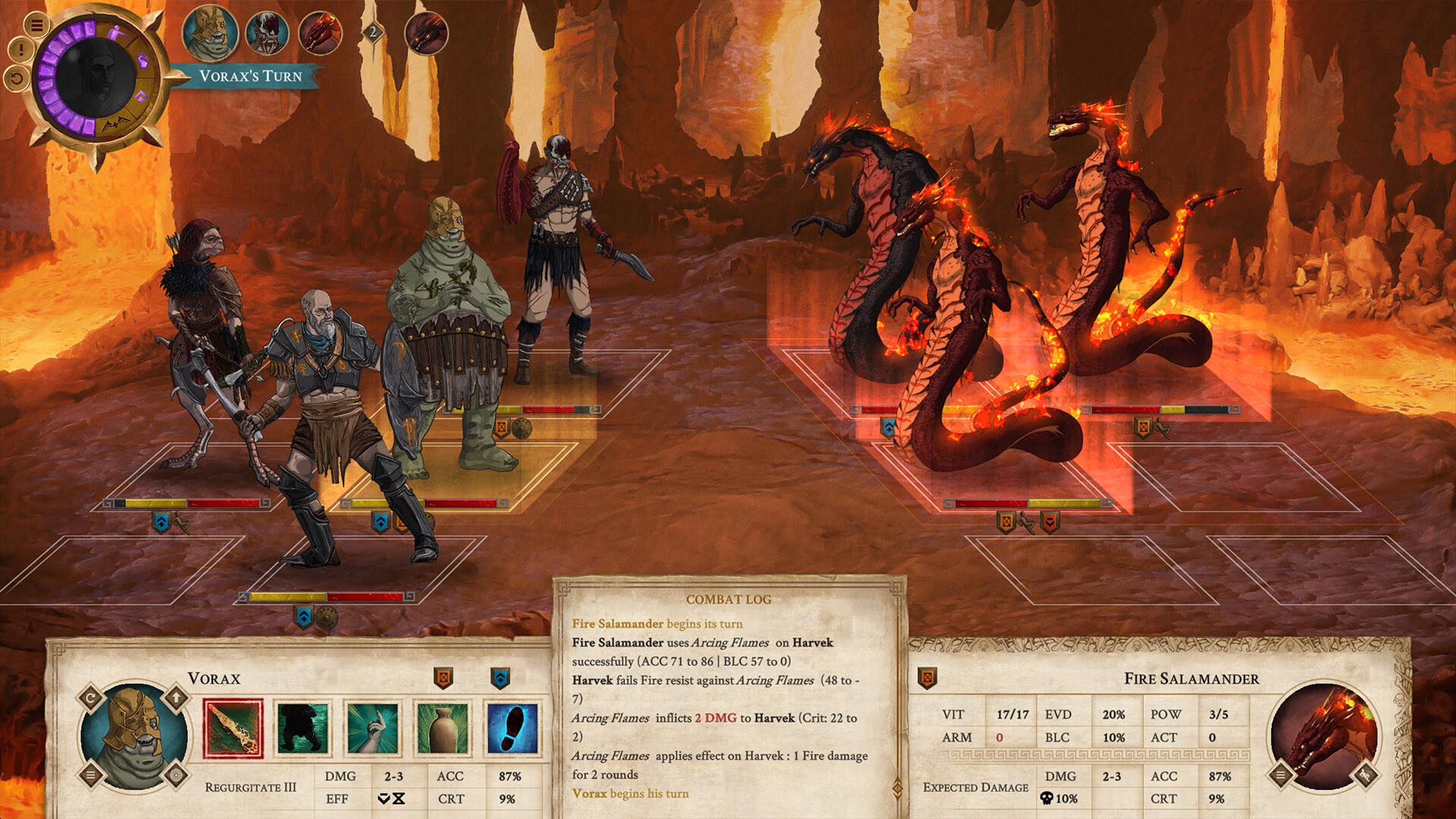Expand Fire Salamander details via the list icon
The width and height of the screenshot is (1456, 819).
pos(1280,776)
